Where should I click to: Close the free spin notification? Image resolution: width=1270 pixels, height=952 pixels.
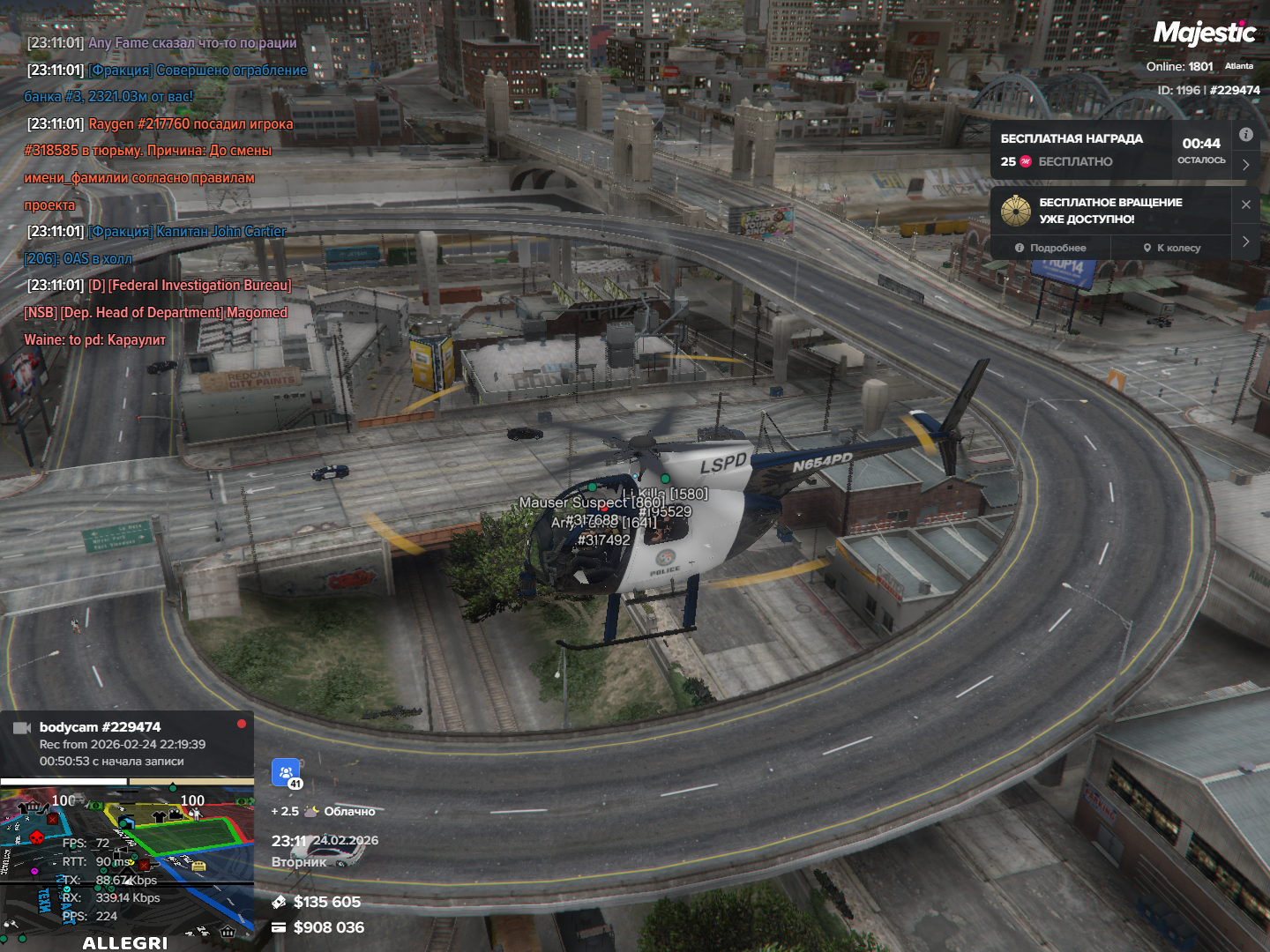1245,205
